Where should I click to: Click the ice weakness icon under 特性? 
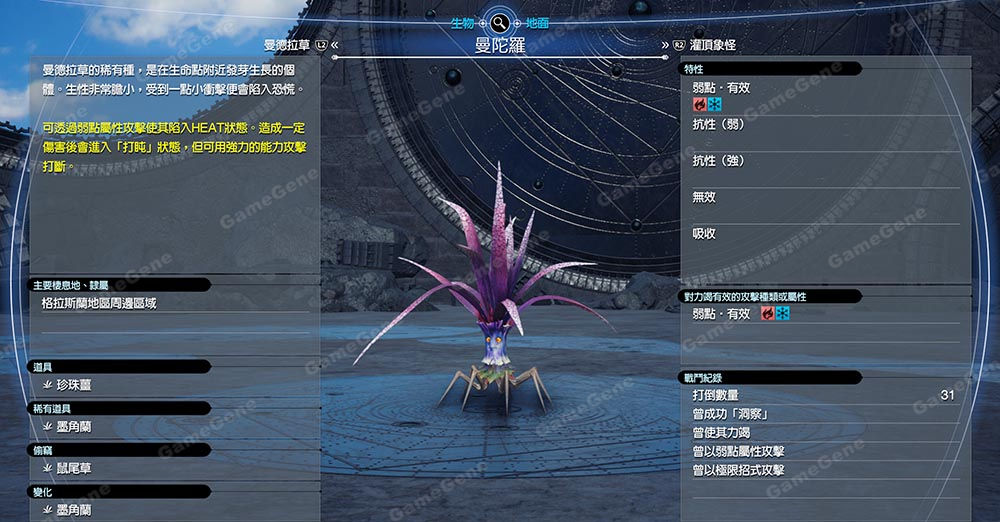(x=714, y=104)
